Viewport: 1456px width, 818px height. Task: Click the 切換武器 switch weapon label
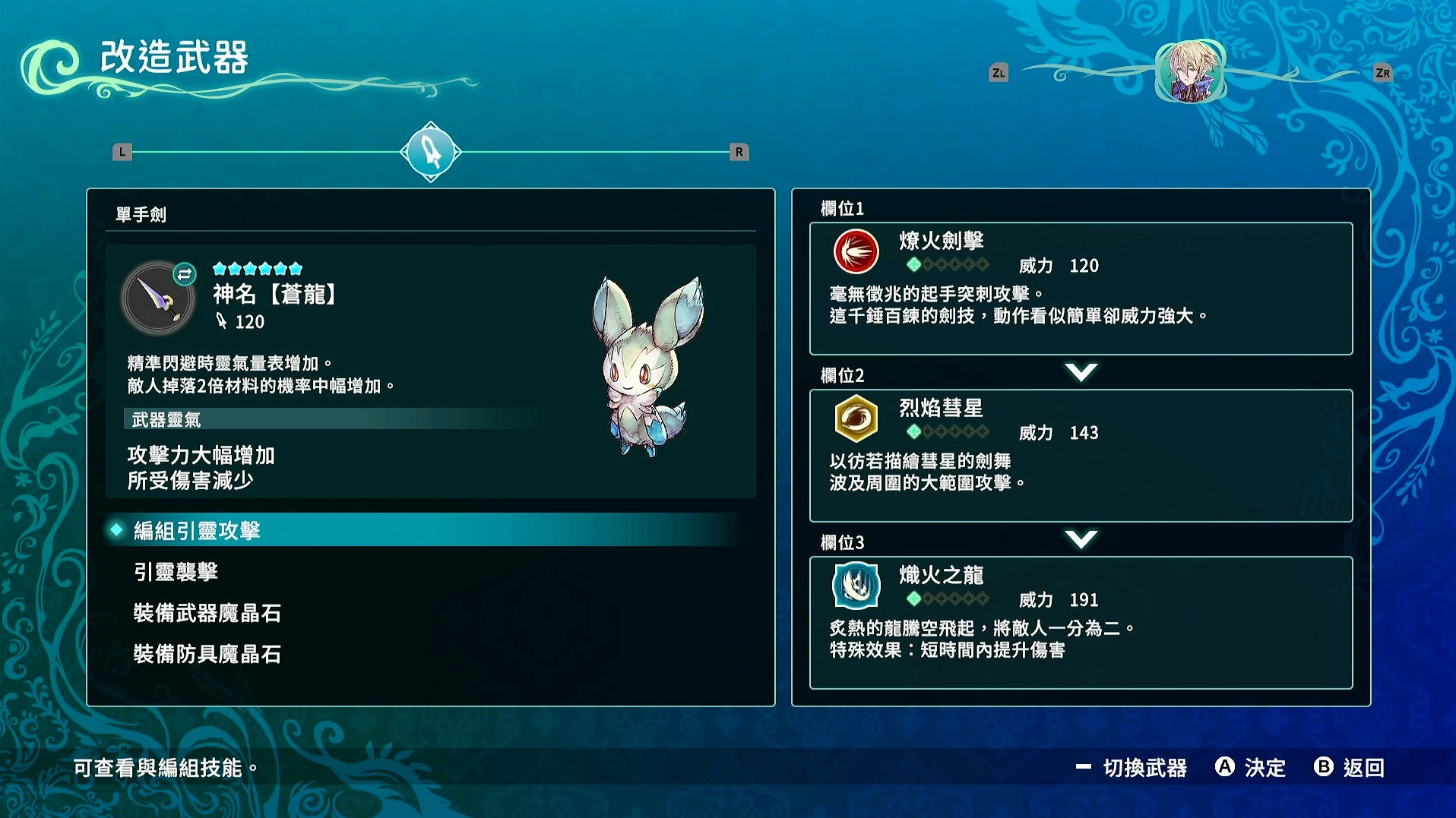tap(1144, 768)
